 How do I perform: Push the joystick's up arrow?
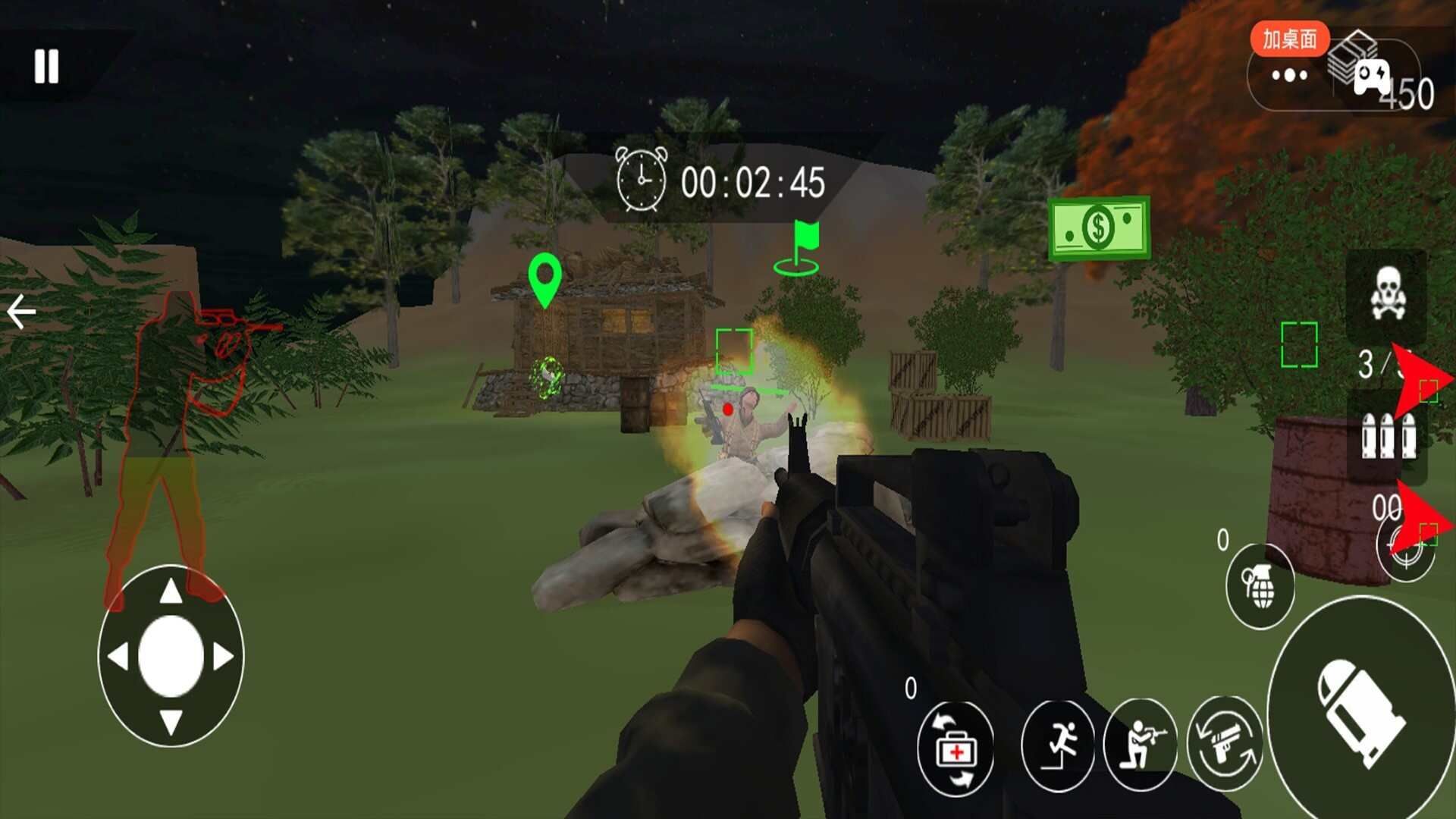pos(171,591)
